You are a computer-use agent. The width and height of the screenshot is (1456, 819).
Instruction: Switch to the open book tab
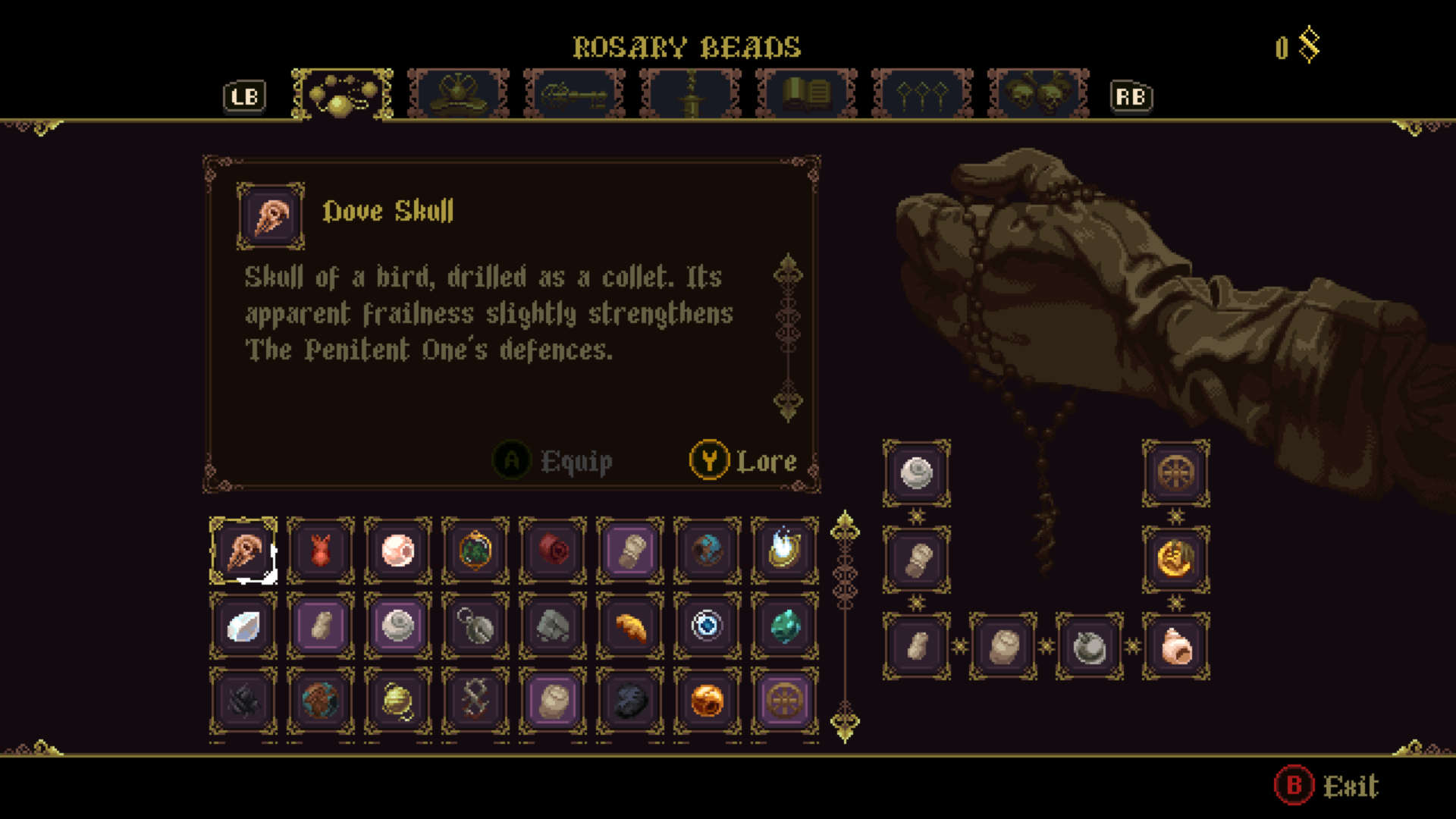point(806,95)
